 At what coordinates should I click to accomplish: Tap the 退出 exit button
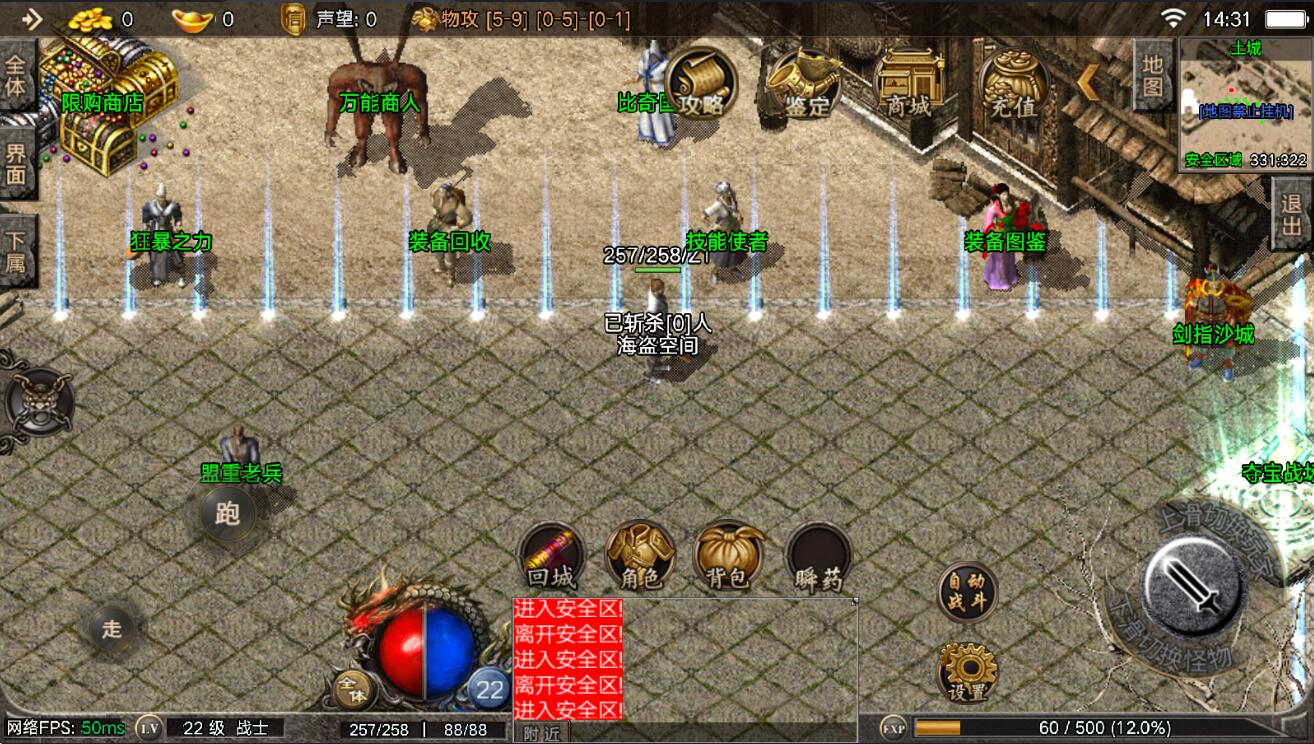[1291, 214]
